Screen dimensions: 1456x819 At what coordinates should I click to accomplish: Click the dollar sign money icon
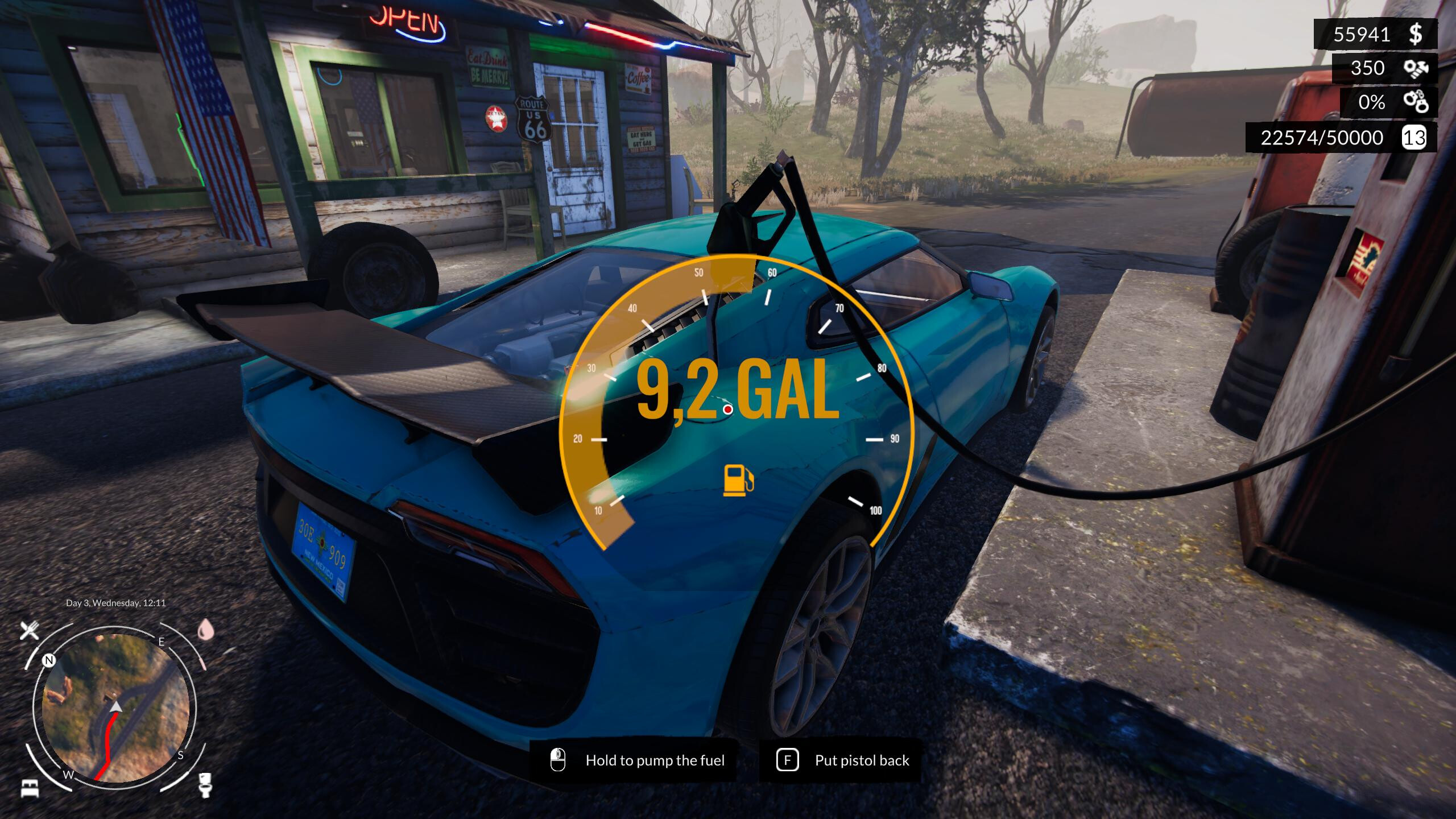[x=1416, y=35]
